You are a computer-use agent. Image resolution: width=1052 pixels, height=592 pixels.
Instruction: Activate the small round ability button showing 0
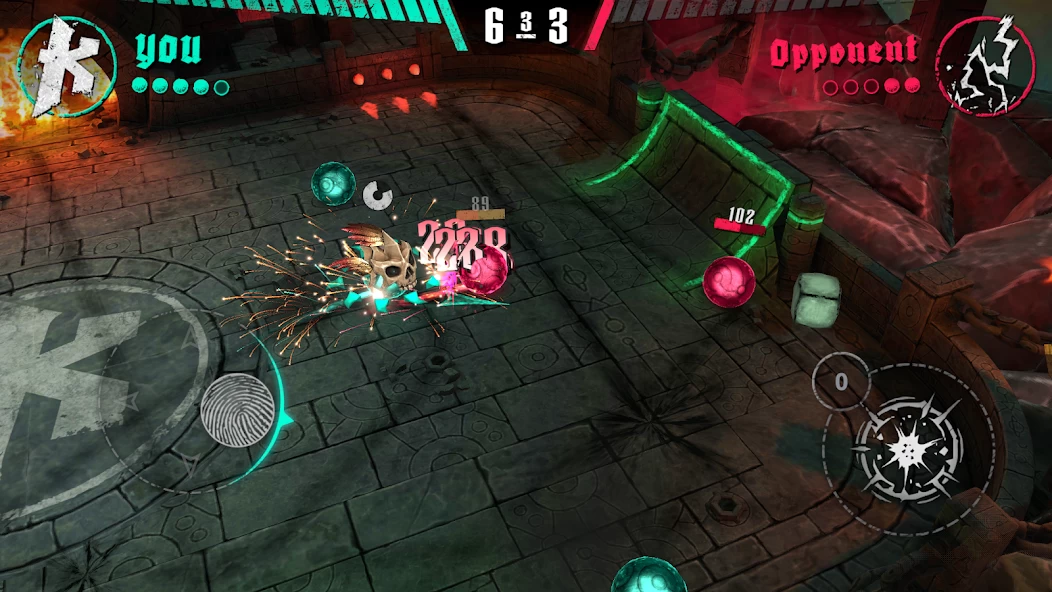pyautogui.click(x=841, y=381)
